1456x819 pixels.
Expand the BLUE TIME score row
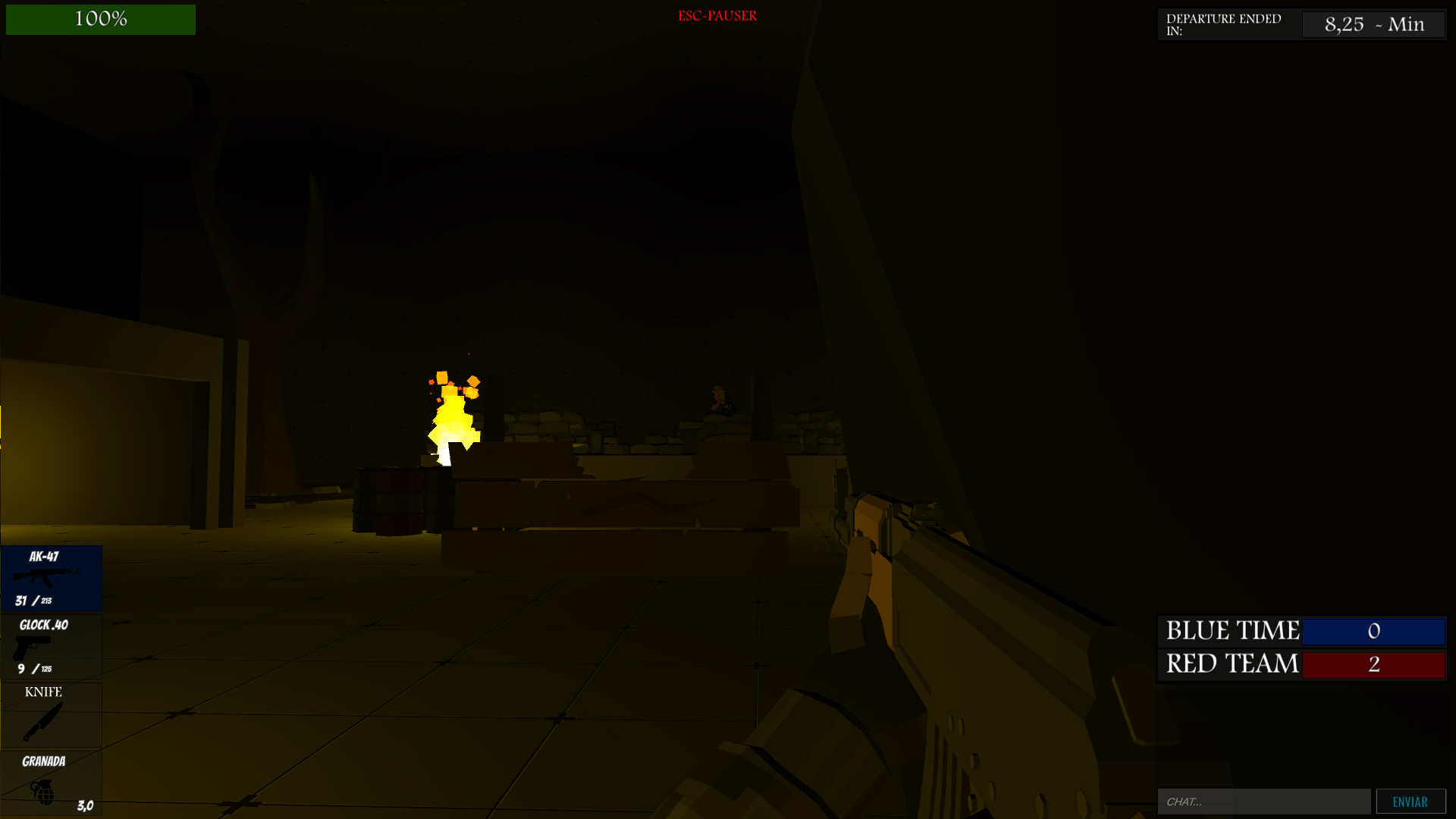tap(1301, 631)
